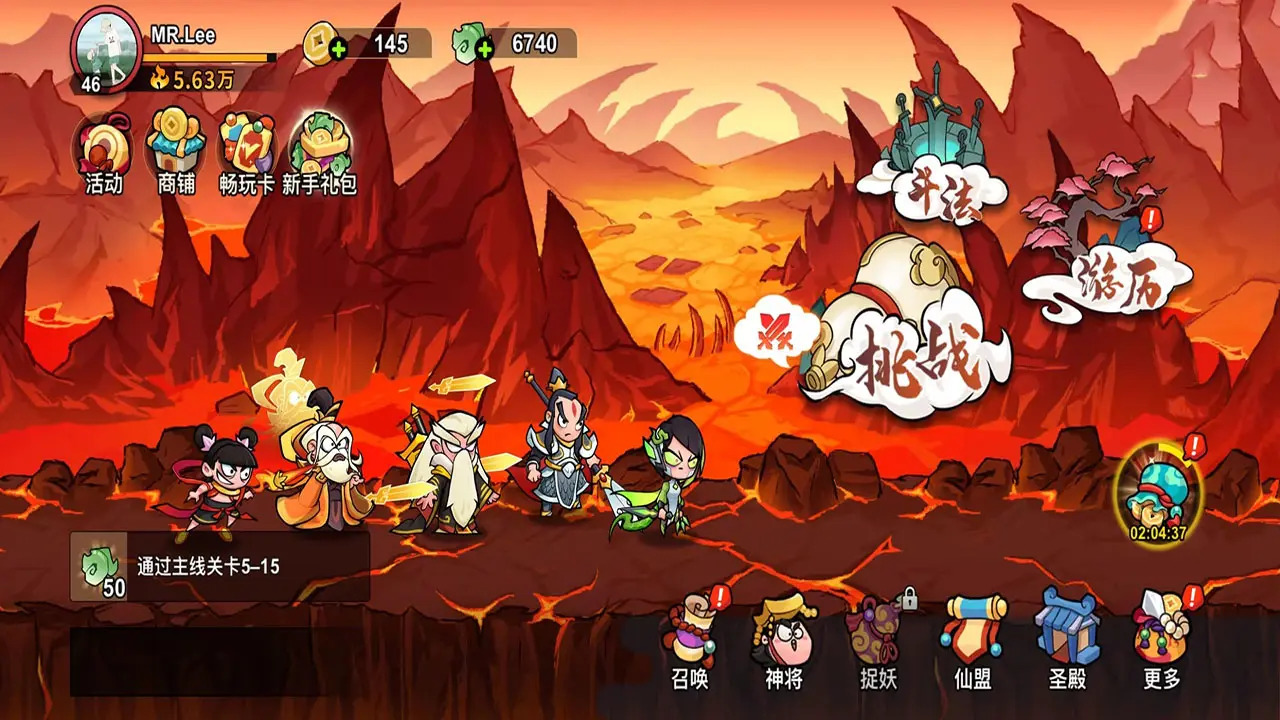1280x720 pixels.
Task: Add more jade currency with plus button
Action: tap(485, 49)
